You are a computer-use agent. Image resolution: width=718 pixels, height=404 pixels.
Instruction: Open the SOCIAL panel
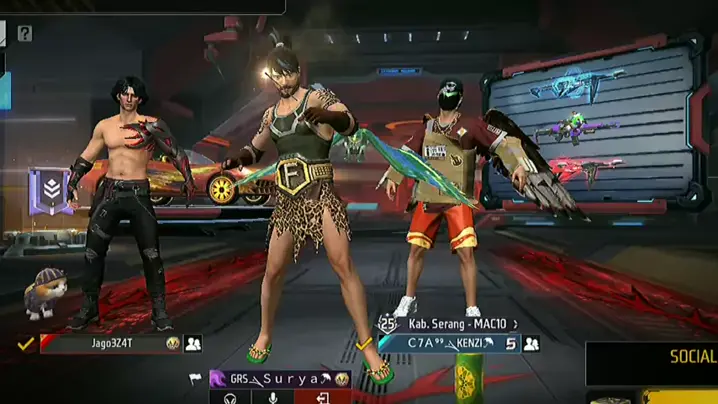click(x=691, y=357)
